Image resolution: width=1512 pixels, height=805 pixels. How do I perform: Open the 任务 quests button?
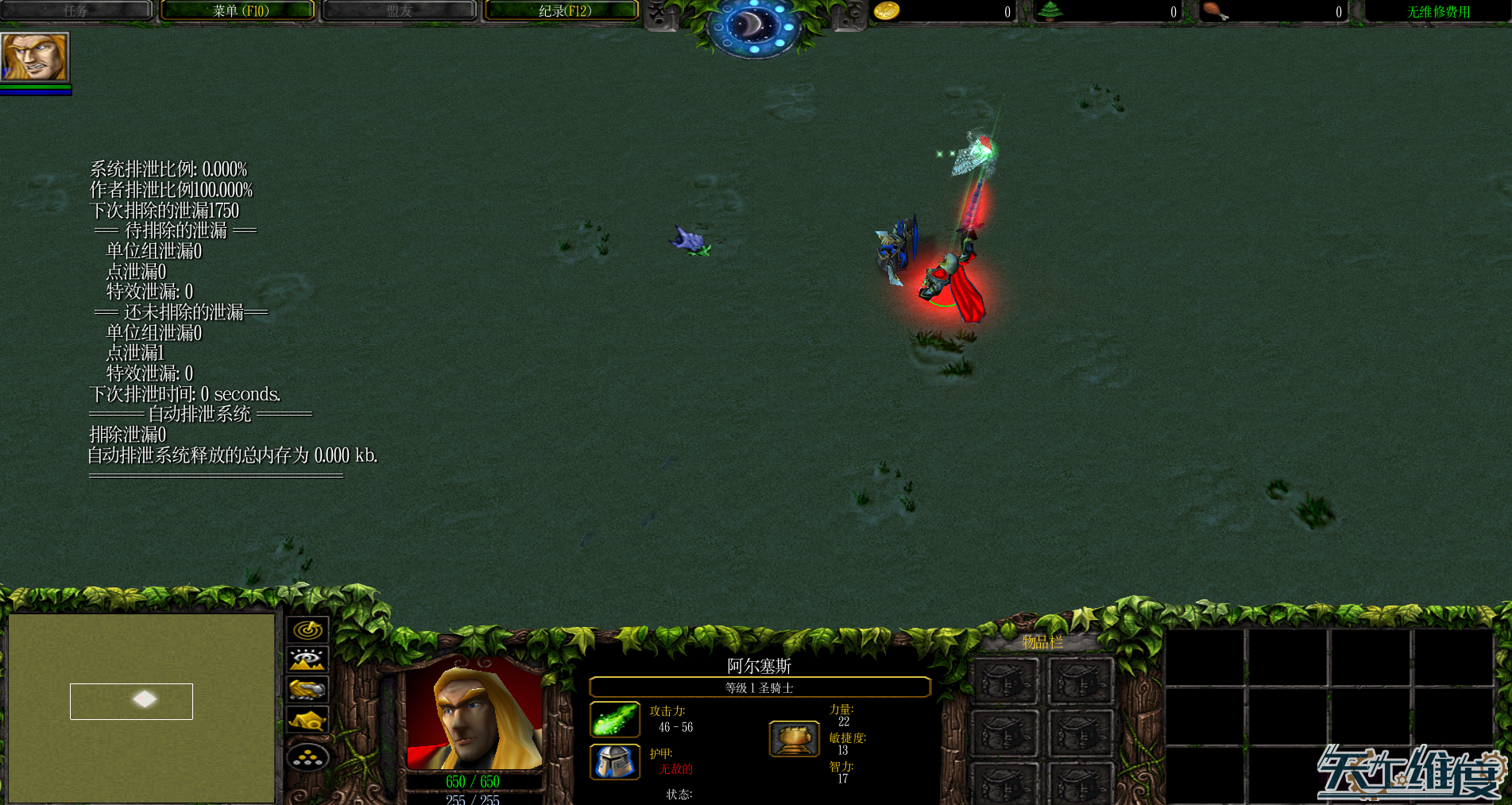76,11
